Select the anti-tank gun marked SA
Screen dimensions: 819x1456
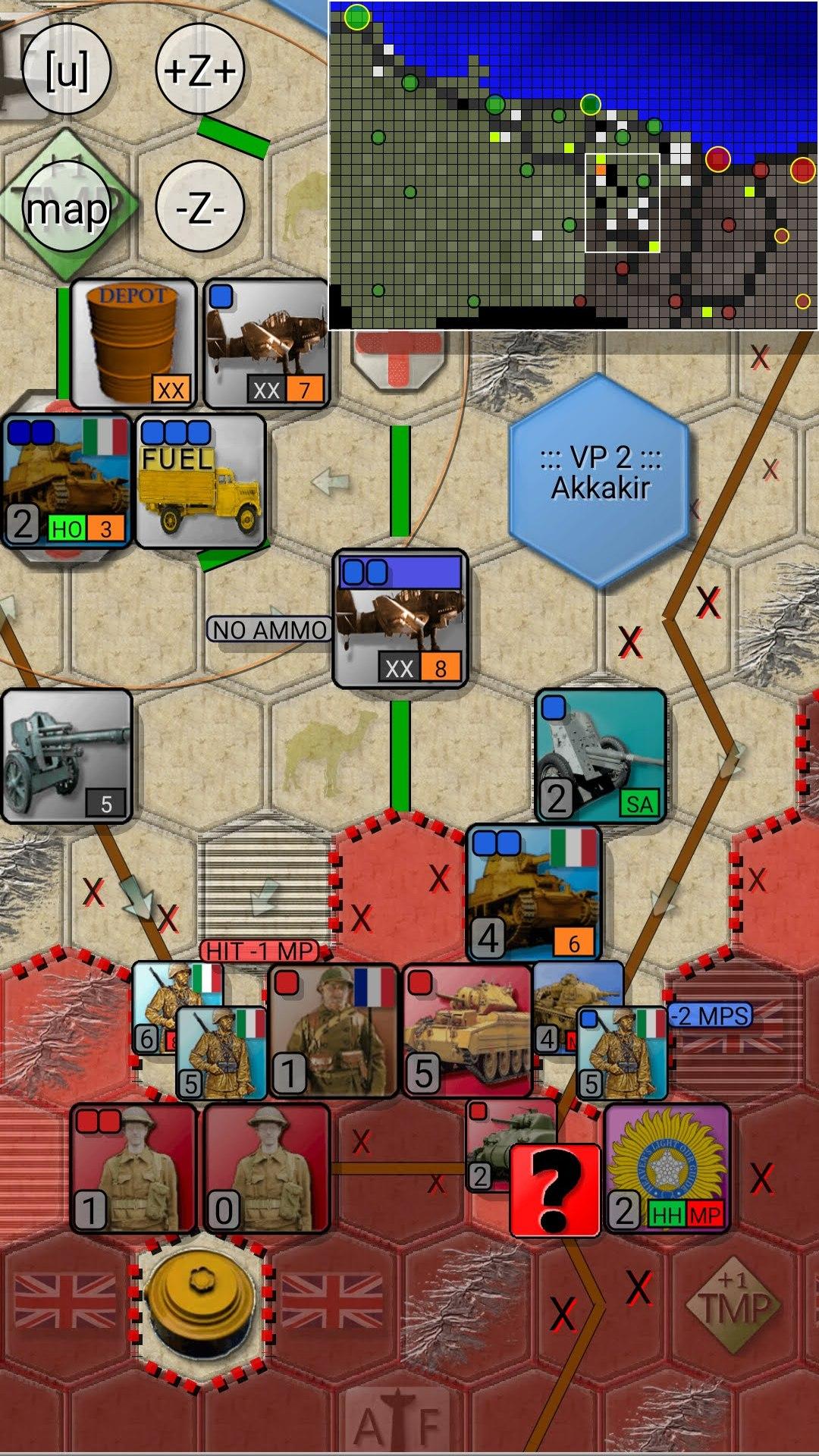601,755
